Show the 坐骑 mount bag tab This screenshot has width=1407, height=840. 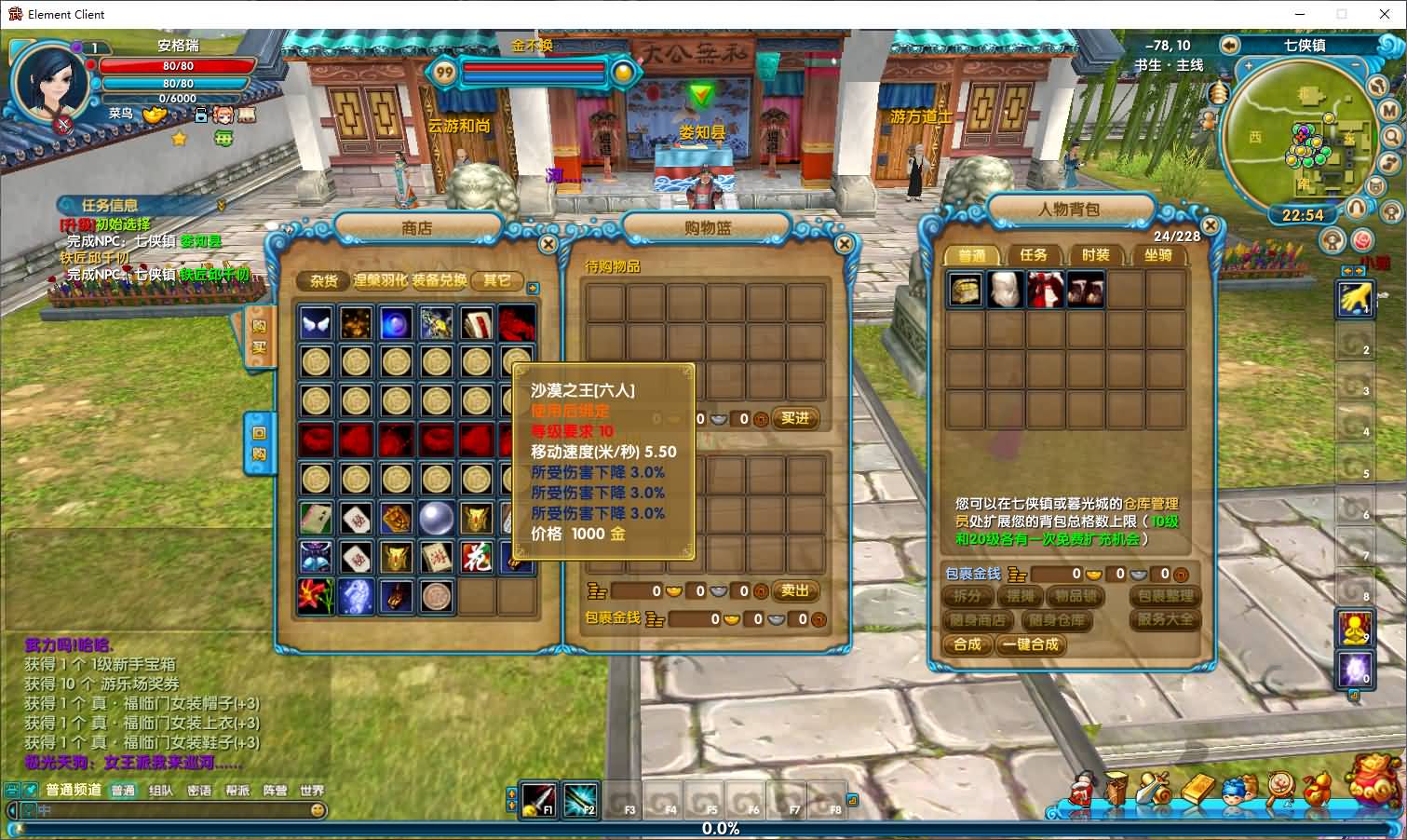(1157, 254)
